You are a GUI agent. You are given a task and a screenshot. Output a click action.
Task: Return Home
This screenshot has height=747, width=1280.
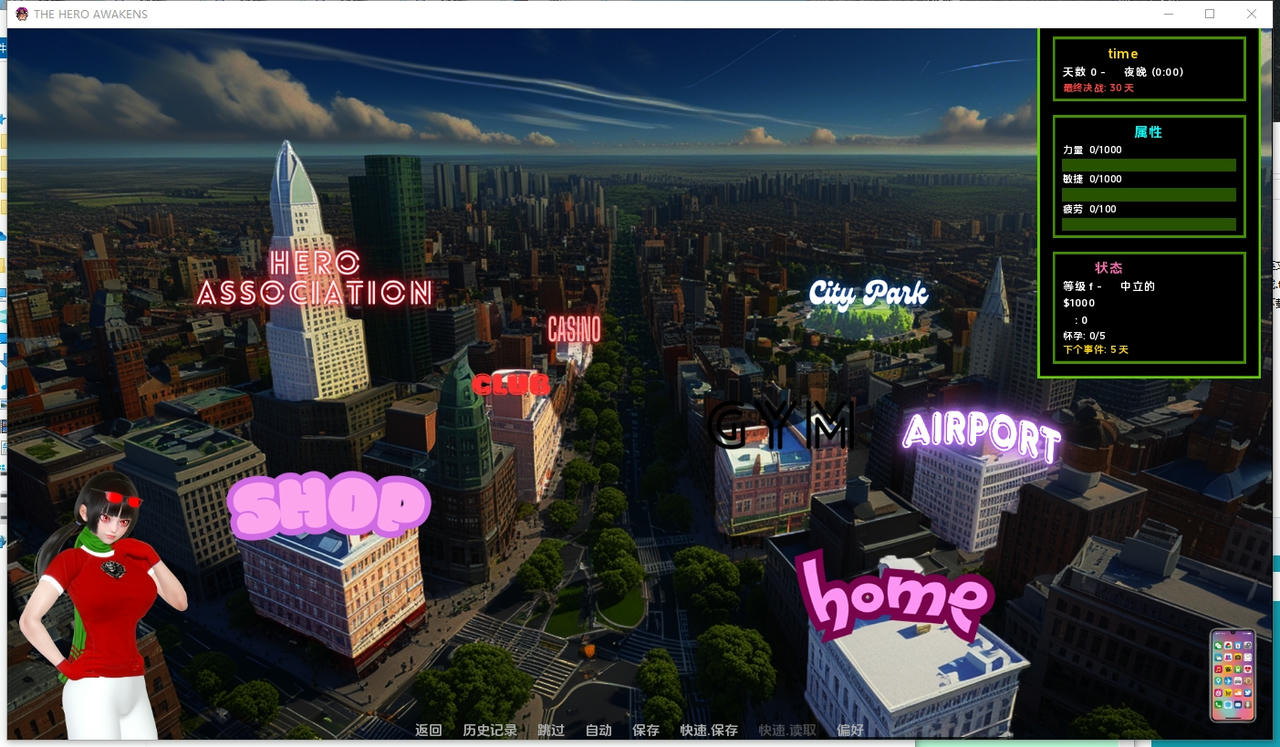pos(894,596)
